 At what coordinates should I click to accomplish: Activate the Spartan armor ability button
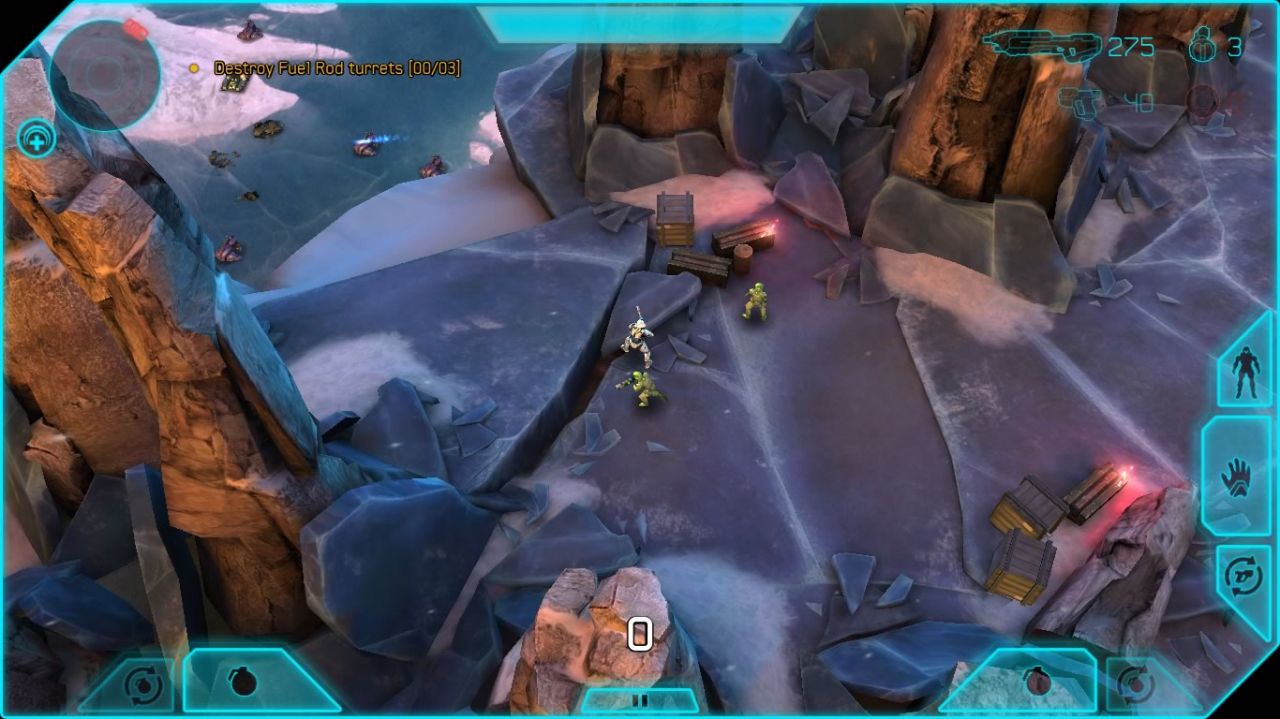(x=1246, y=372)
